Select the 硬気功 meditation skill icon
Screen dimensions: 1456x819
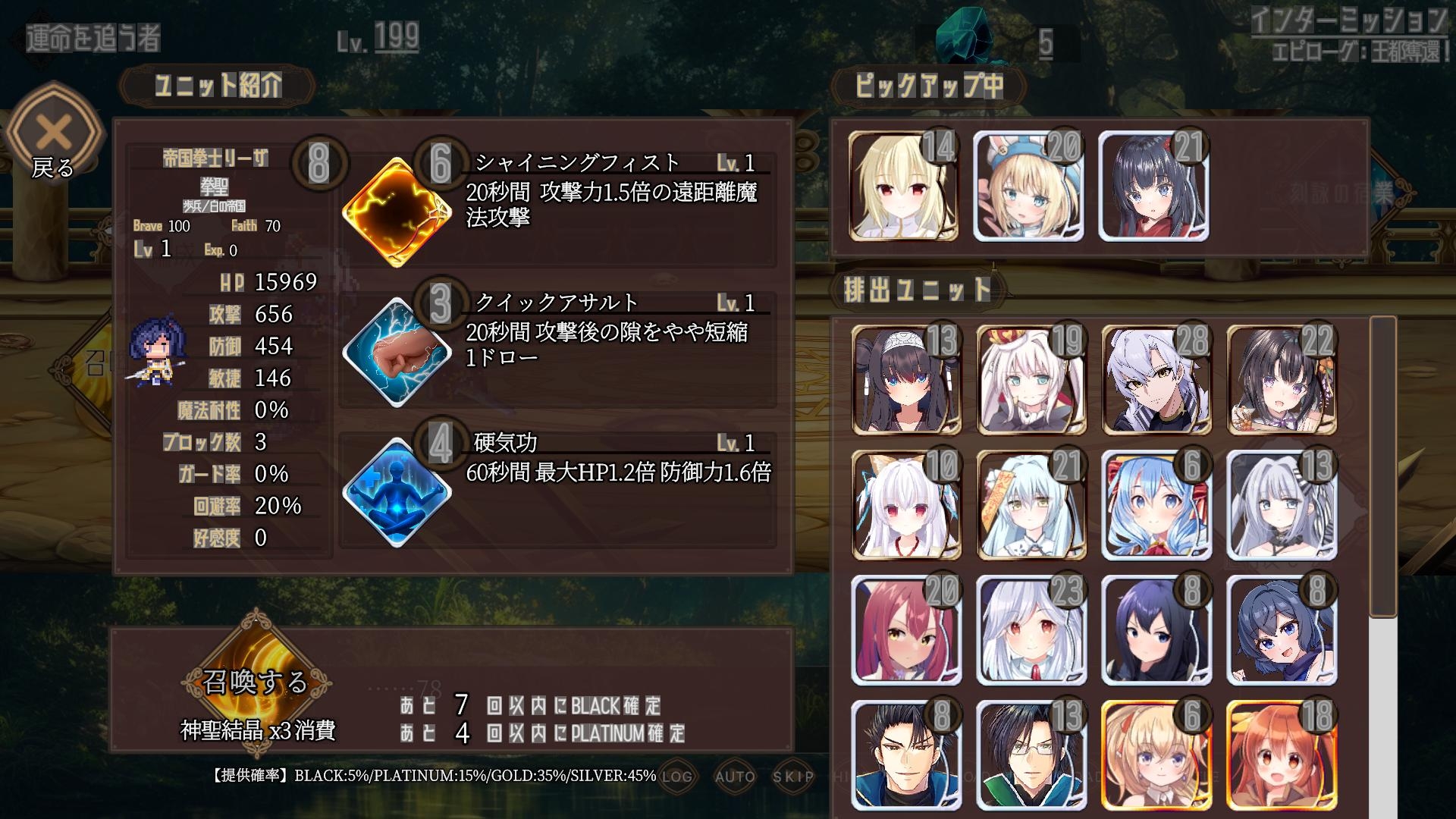pyautogui.click(x=397, y=493)
